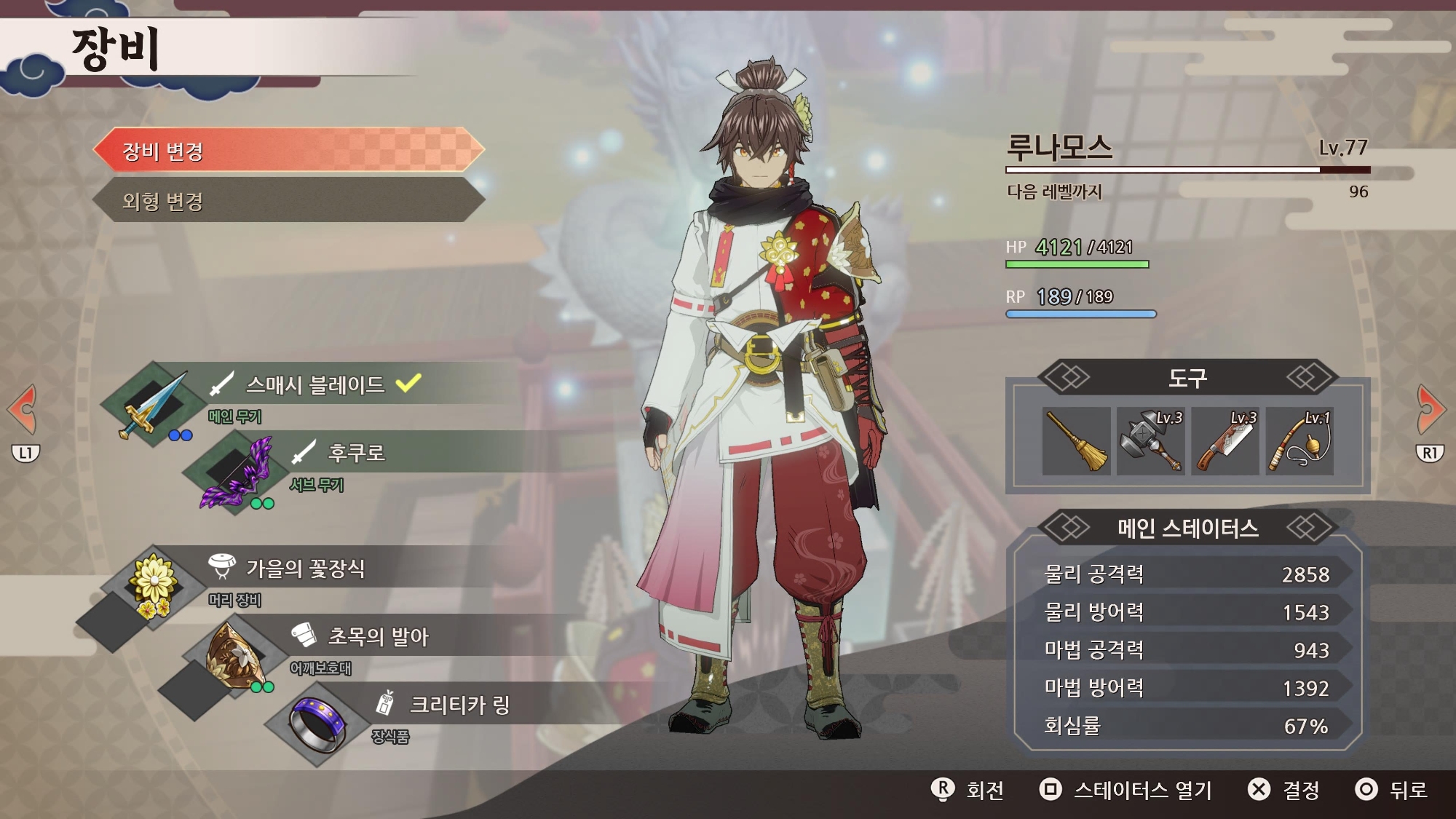Choose the 초목의 발아 shoulder guard slot

(x=379, y=636)
